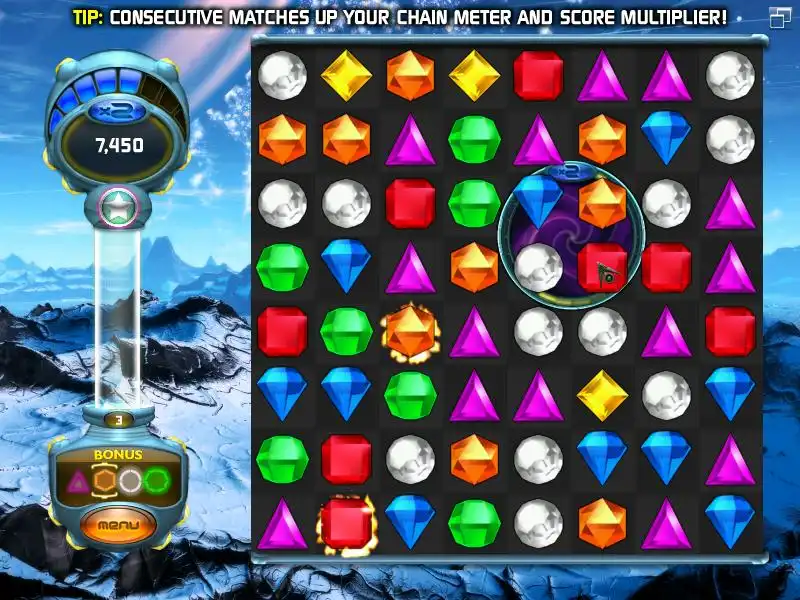Select the flaming red gem
This screenshot has width=800, height=600.
coord(346,523)
